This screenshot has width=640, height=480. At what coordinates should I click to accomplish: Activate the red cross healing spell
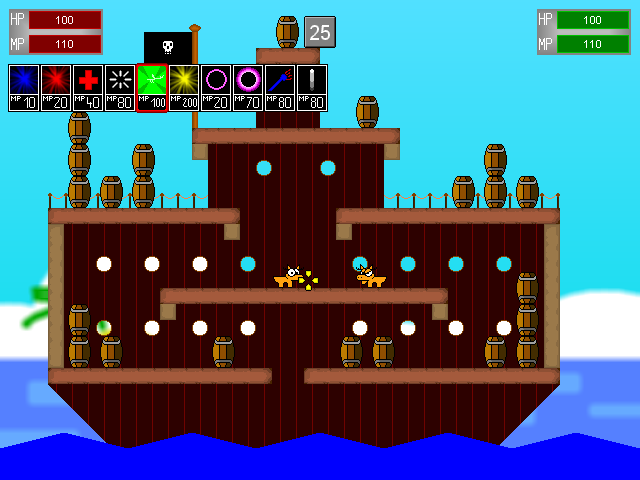[x=88, y=87]
